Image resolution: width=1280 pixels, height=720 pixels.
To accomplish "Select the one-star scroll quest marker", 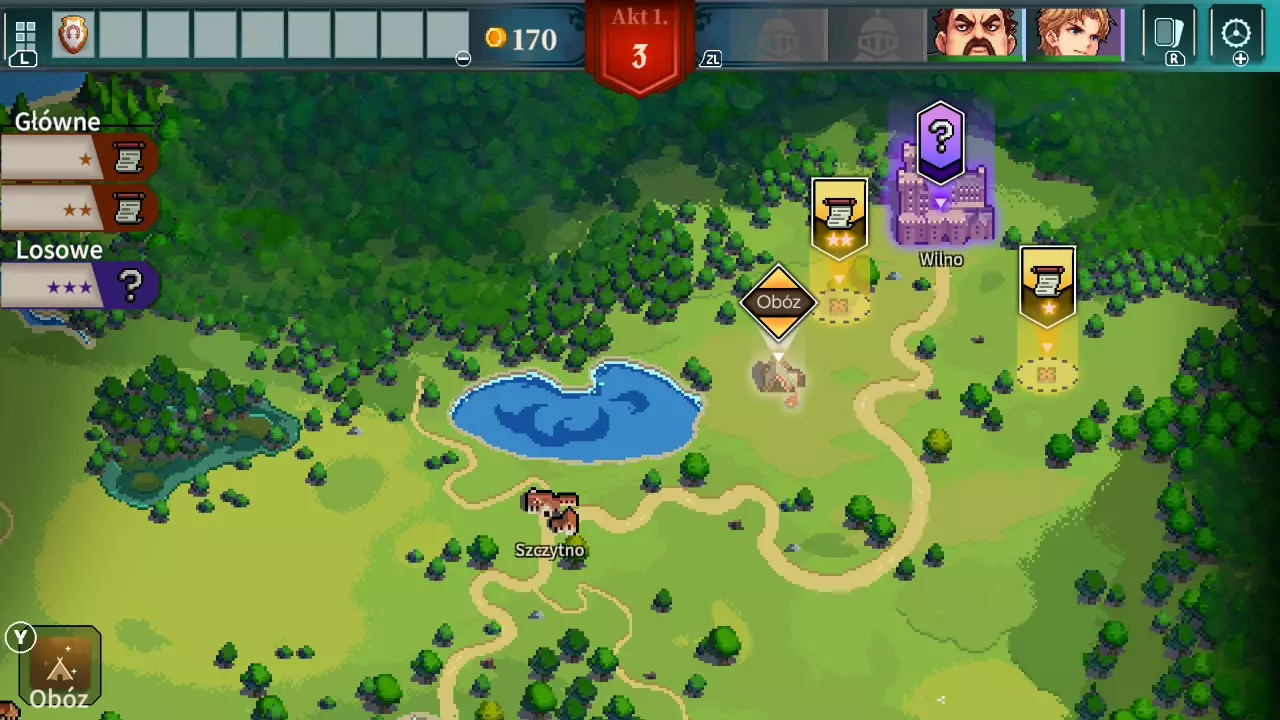I will point(1047,287).
